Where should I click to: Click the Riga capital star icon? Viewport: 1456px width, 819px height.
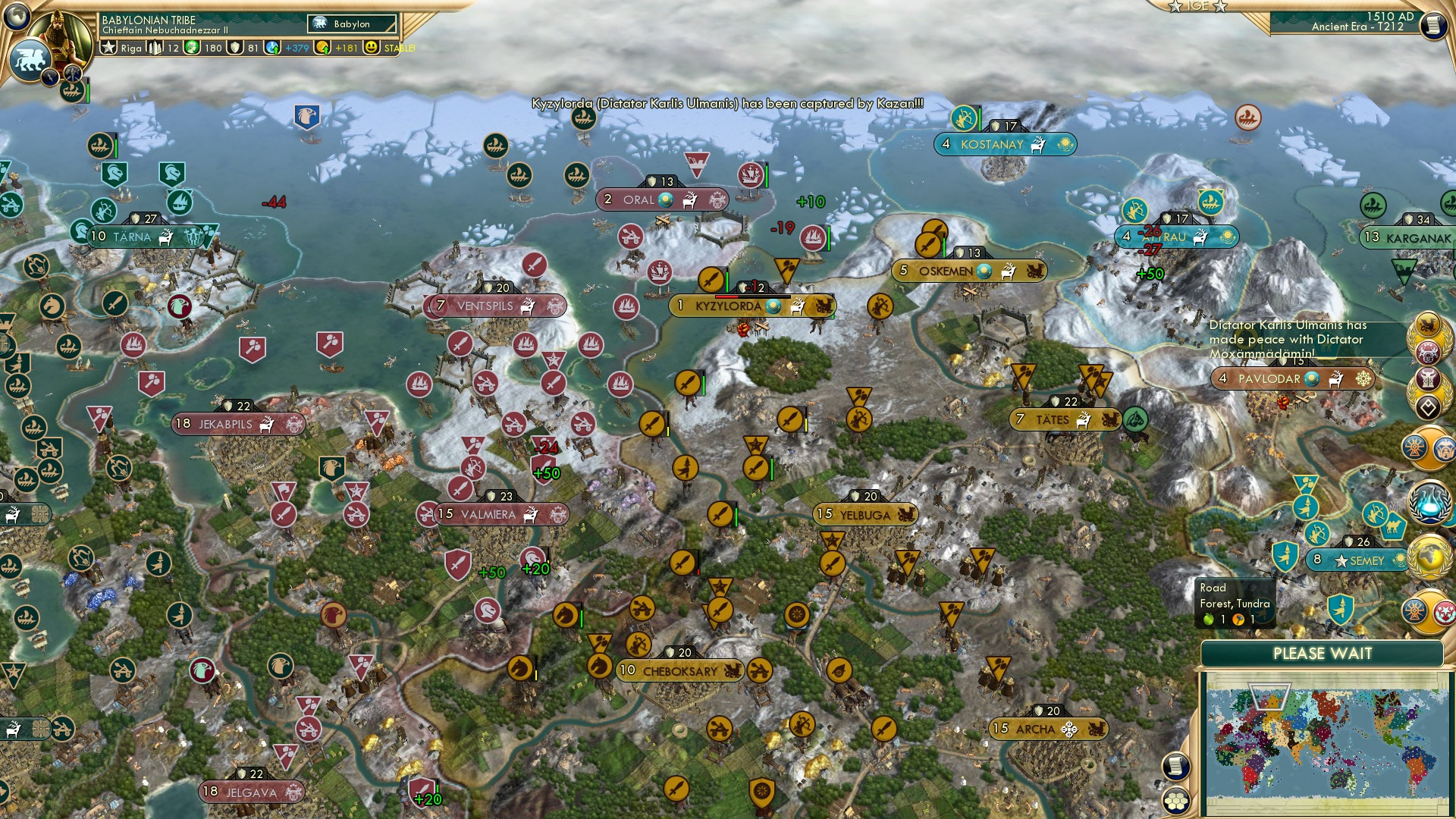[109, 48]
